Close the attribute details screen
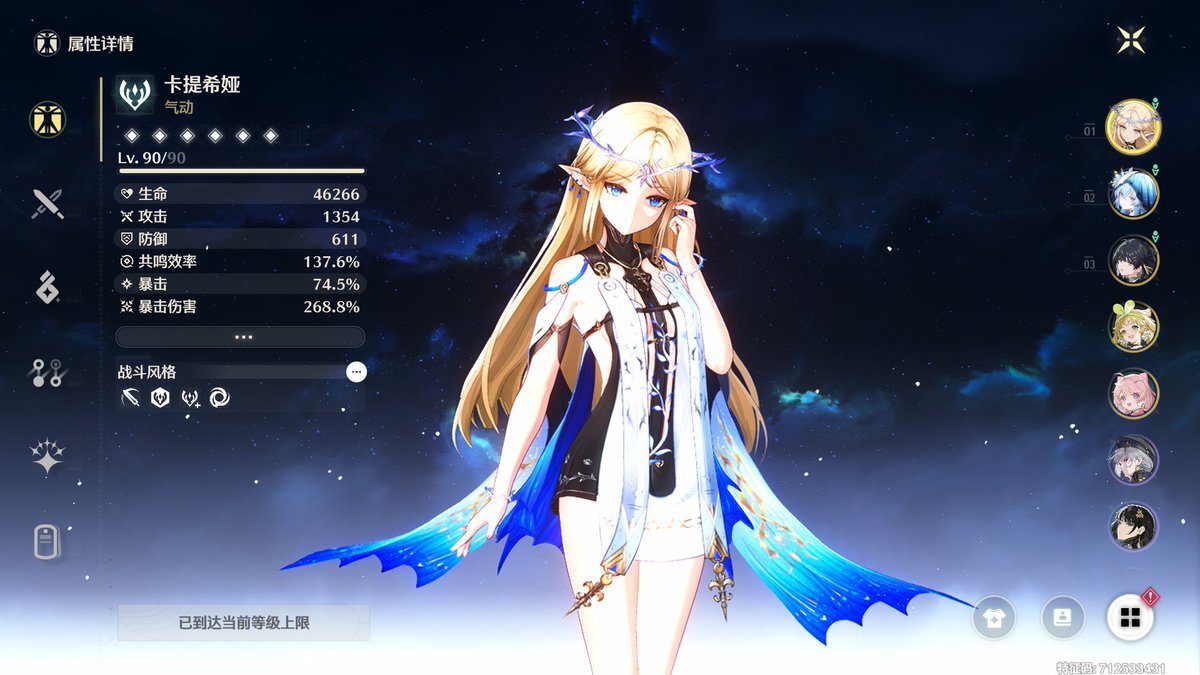 point(1131,40)
